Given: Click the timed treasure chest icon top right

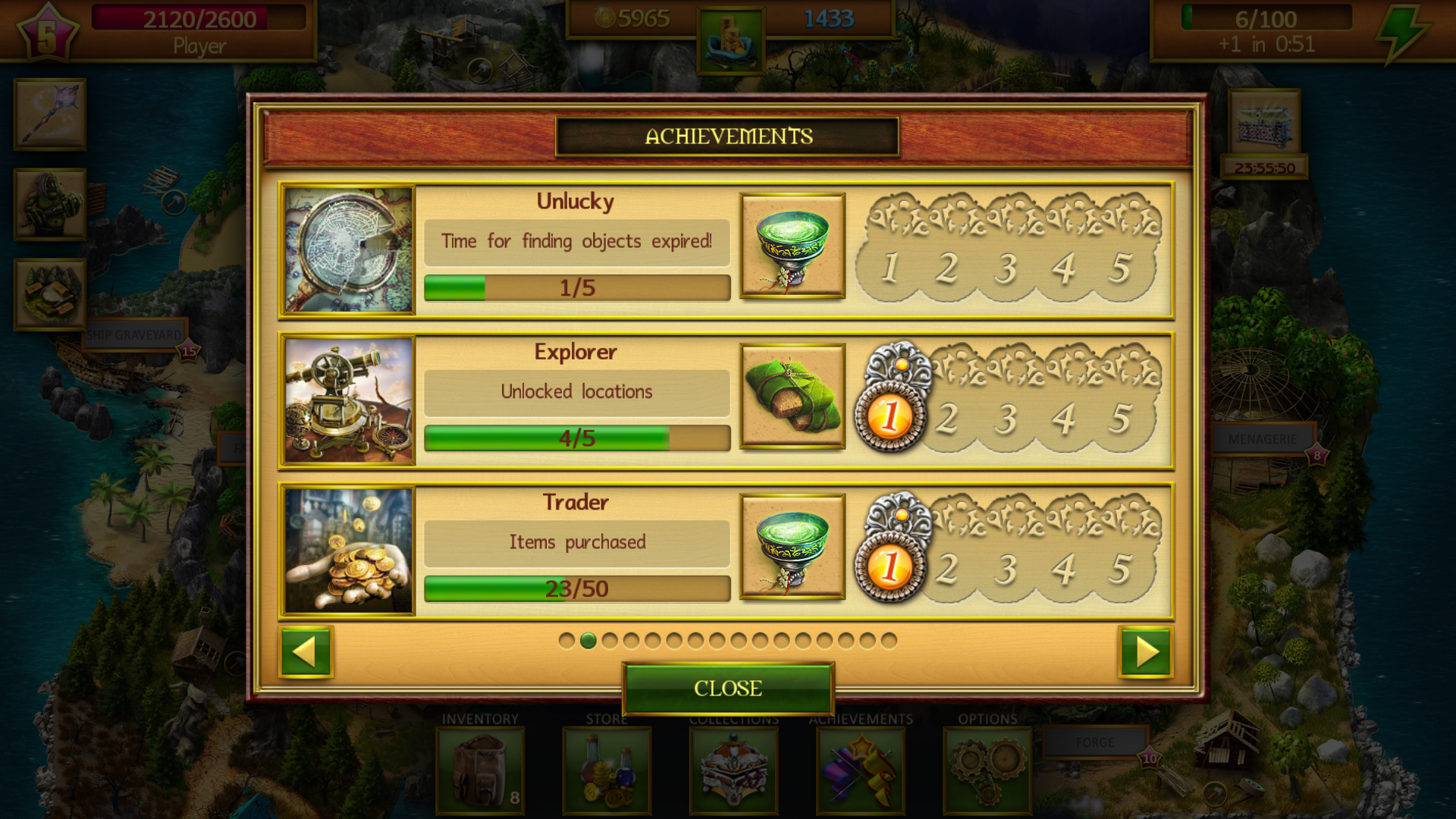Looking at the screenshot, I should click(1265, 121).
